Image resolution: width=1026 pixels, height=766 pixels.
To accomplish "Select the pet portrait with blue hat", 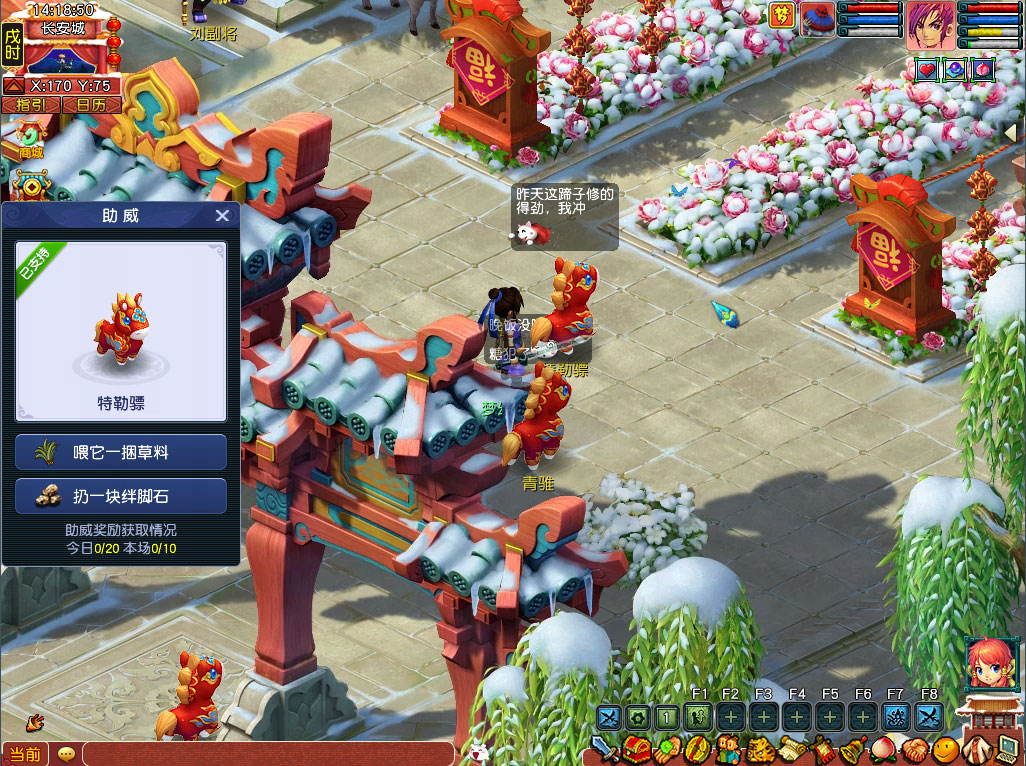I will pyautogui.click(x=818, y=19).
